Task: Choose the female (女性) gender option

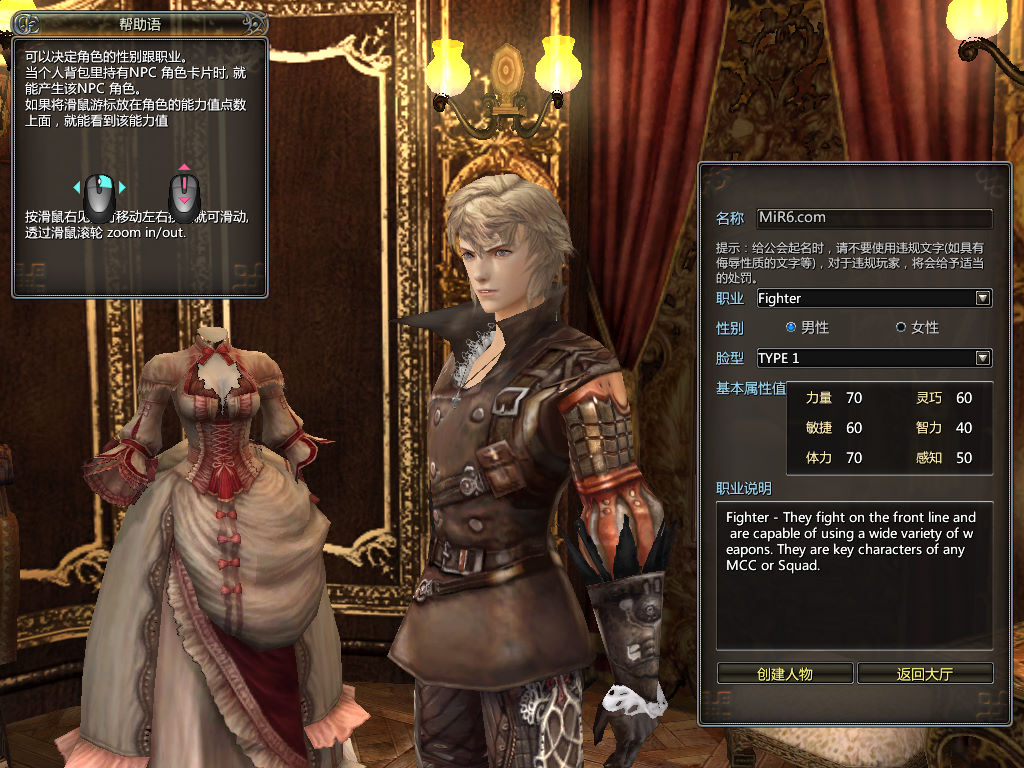Action: coord(901,327)
